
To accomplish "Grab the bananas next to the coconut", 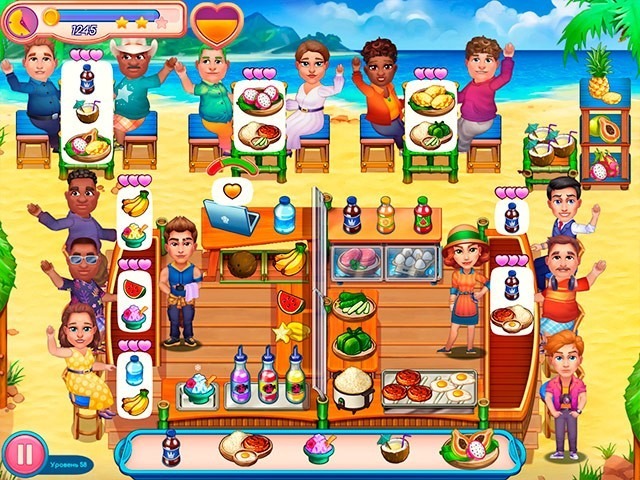I will click(x=290, y=260).
